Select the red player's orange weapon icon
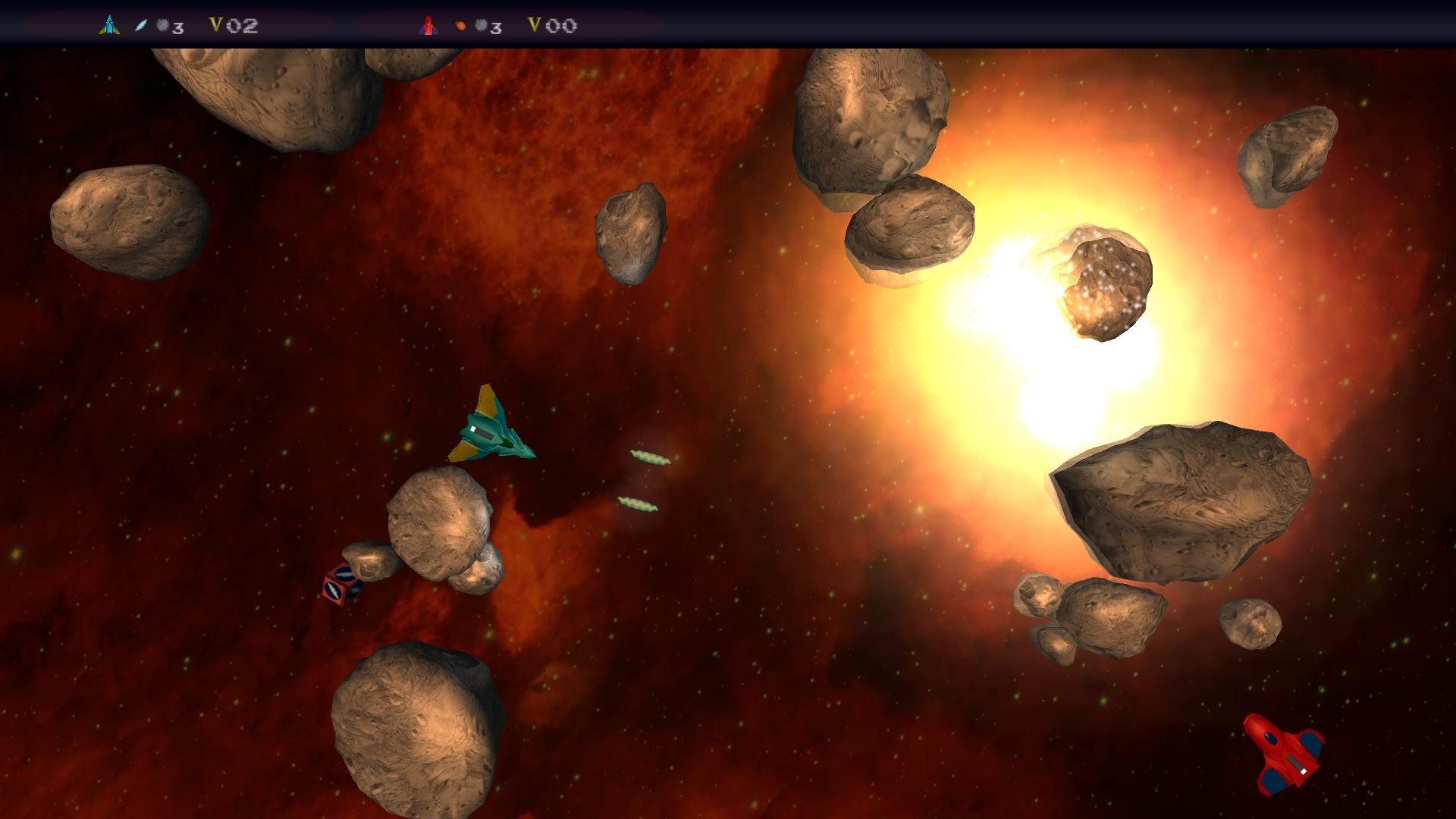1456x819 pixels. pyautogui.click(x=460, y=26)
